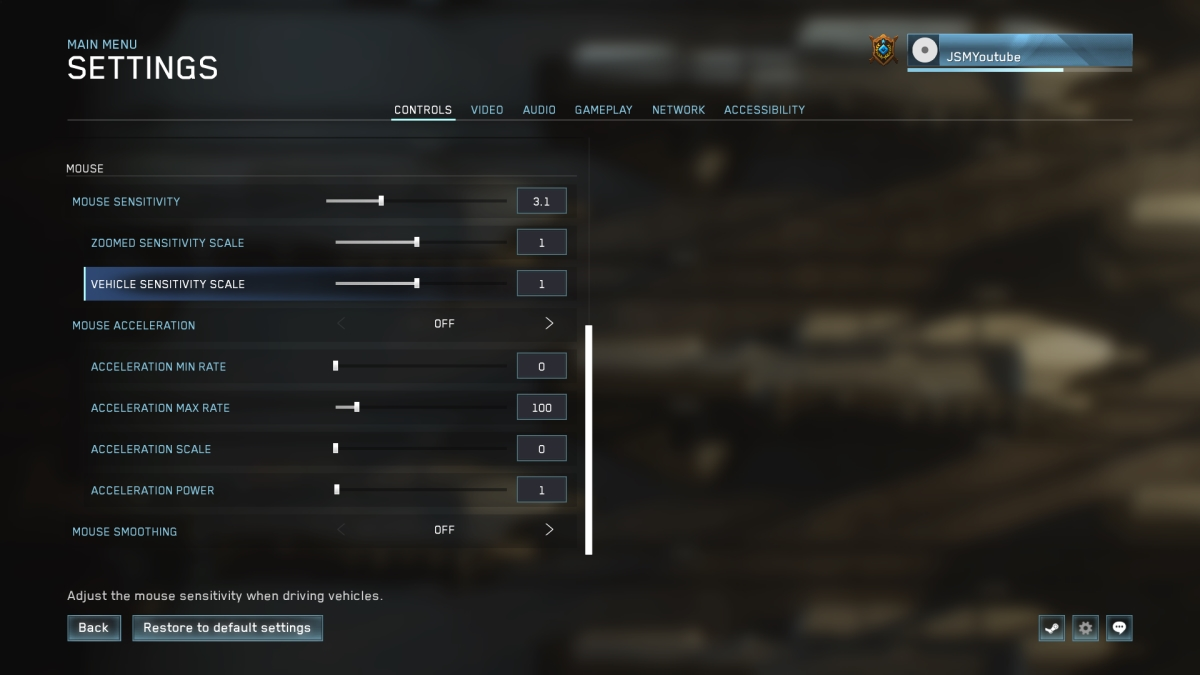
Task: Select the Gameplay tab
Action: 603,110
